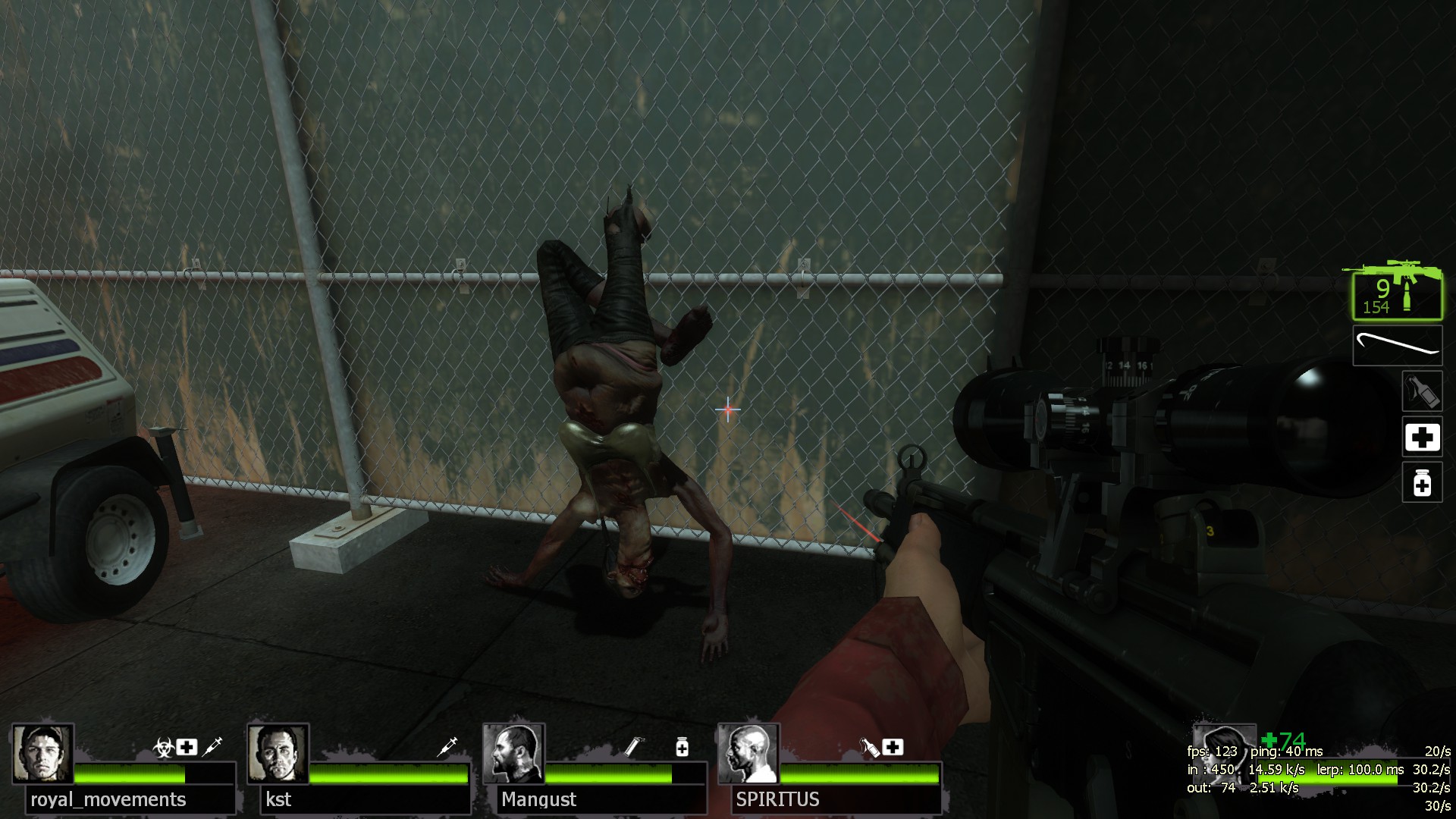Click the SPIRITUS player name label
The image size is (1456, 819).
(x=777, y=799)
